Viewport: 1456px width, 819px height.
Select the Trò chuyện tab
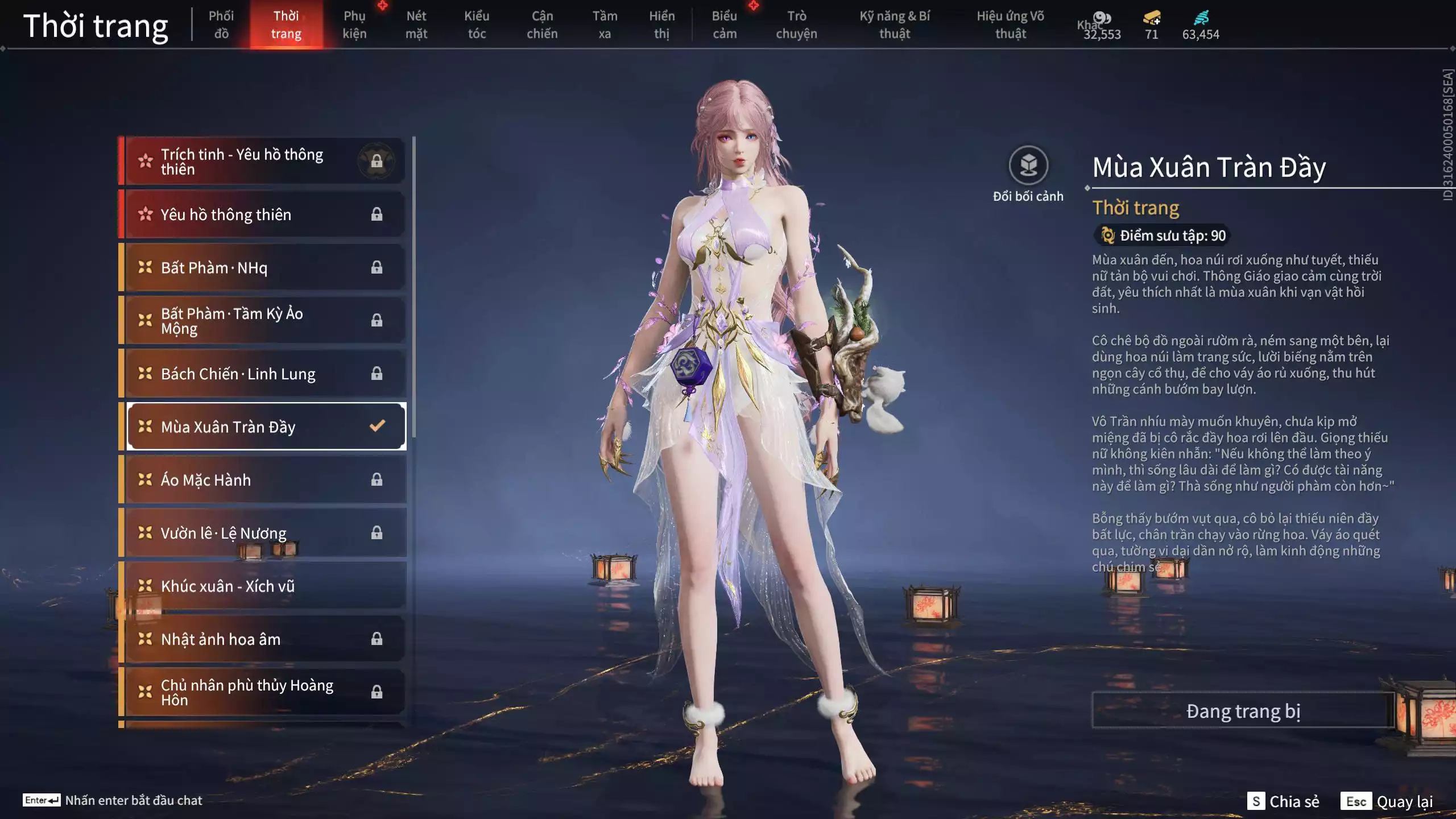(796, 25)
